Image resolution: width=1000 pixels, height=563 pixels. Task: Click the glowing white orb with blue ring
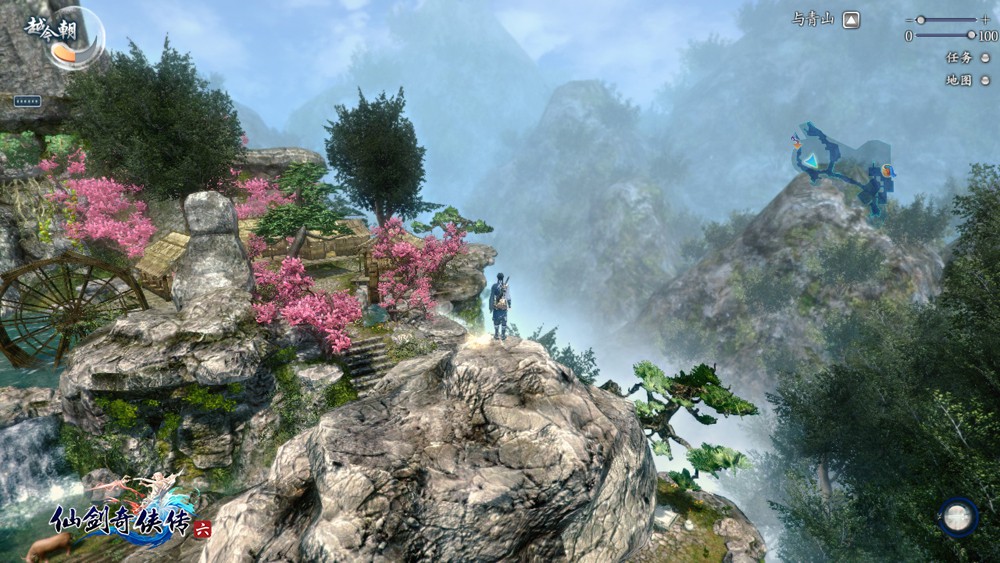[x=957, y=516]
